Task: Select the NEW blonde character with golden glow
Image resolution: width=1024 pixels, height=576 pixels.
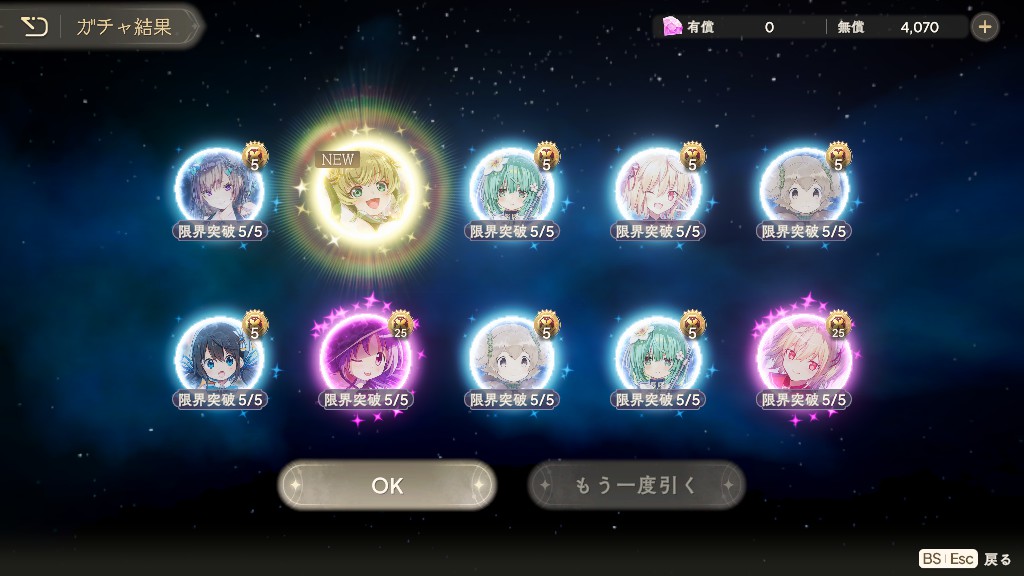Action: point(366,189)
